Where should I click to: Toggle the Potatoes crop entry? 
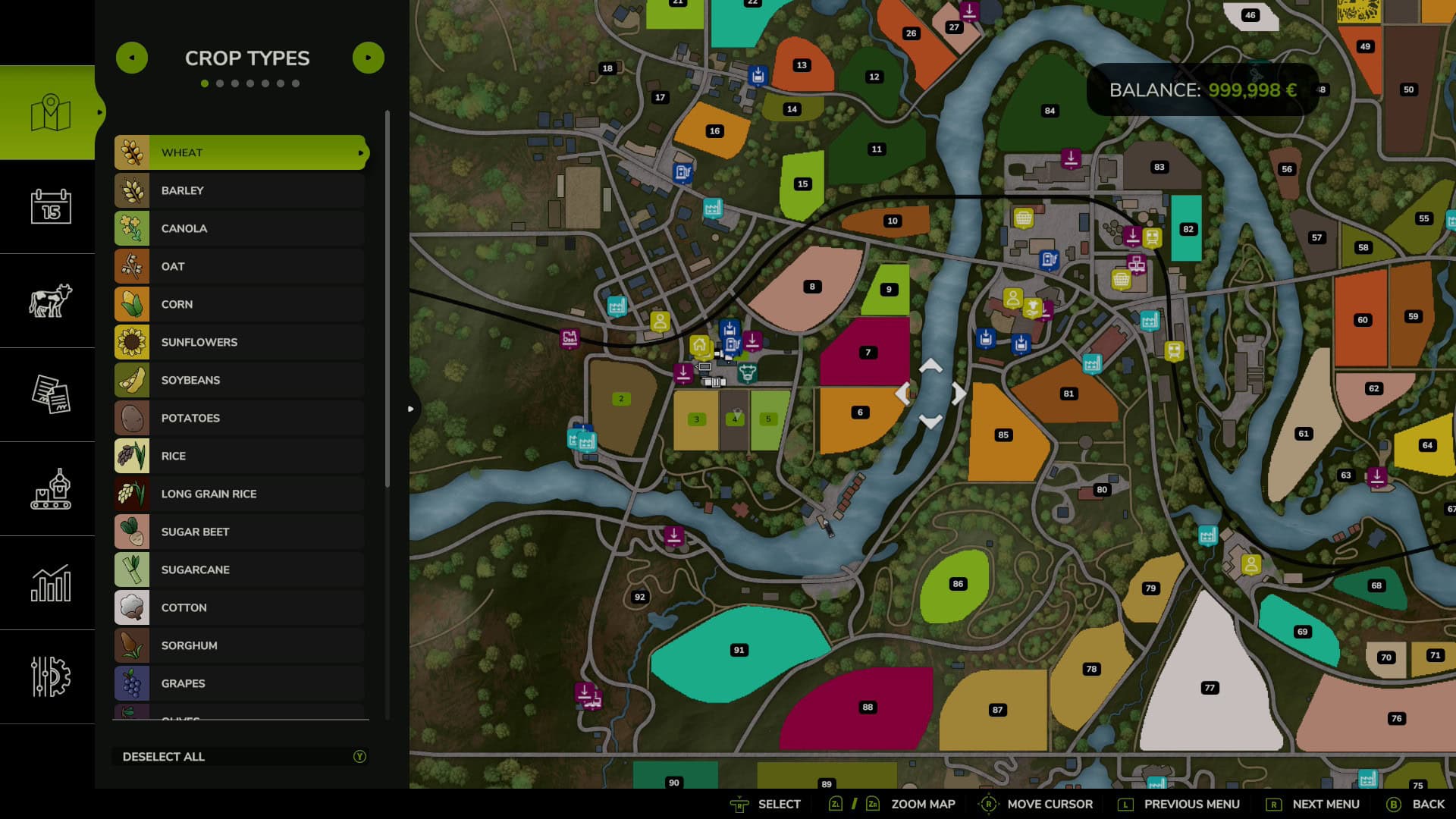(x=240, y=418)
